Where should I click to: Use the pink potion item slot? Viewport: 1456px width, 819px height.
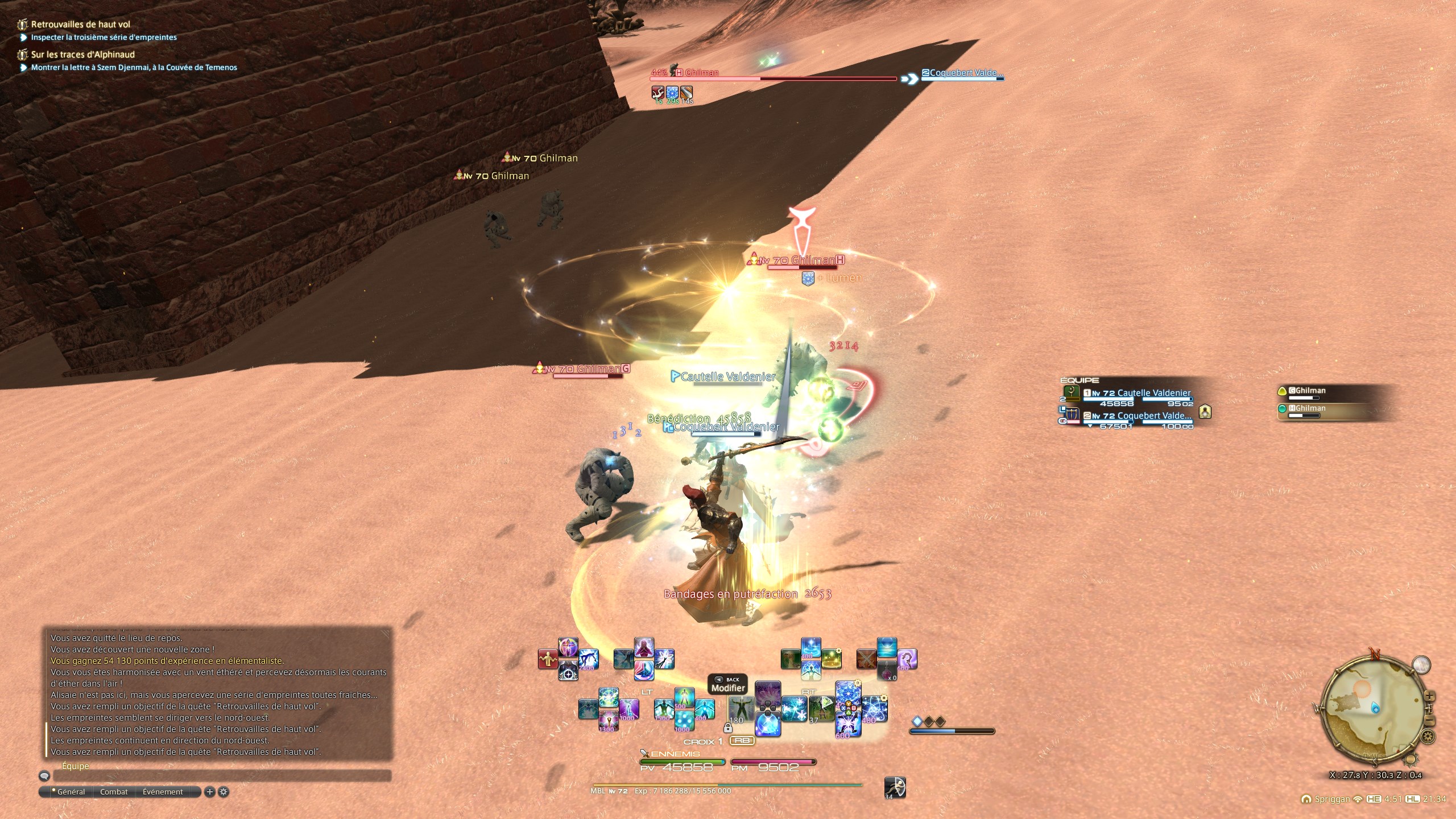click(x=887, y=671)
